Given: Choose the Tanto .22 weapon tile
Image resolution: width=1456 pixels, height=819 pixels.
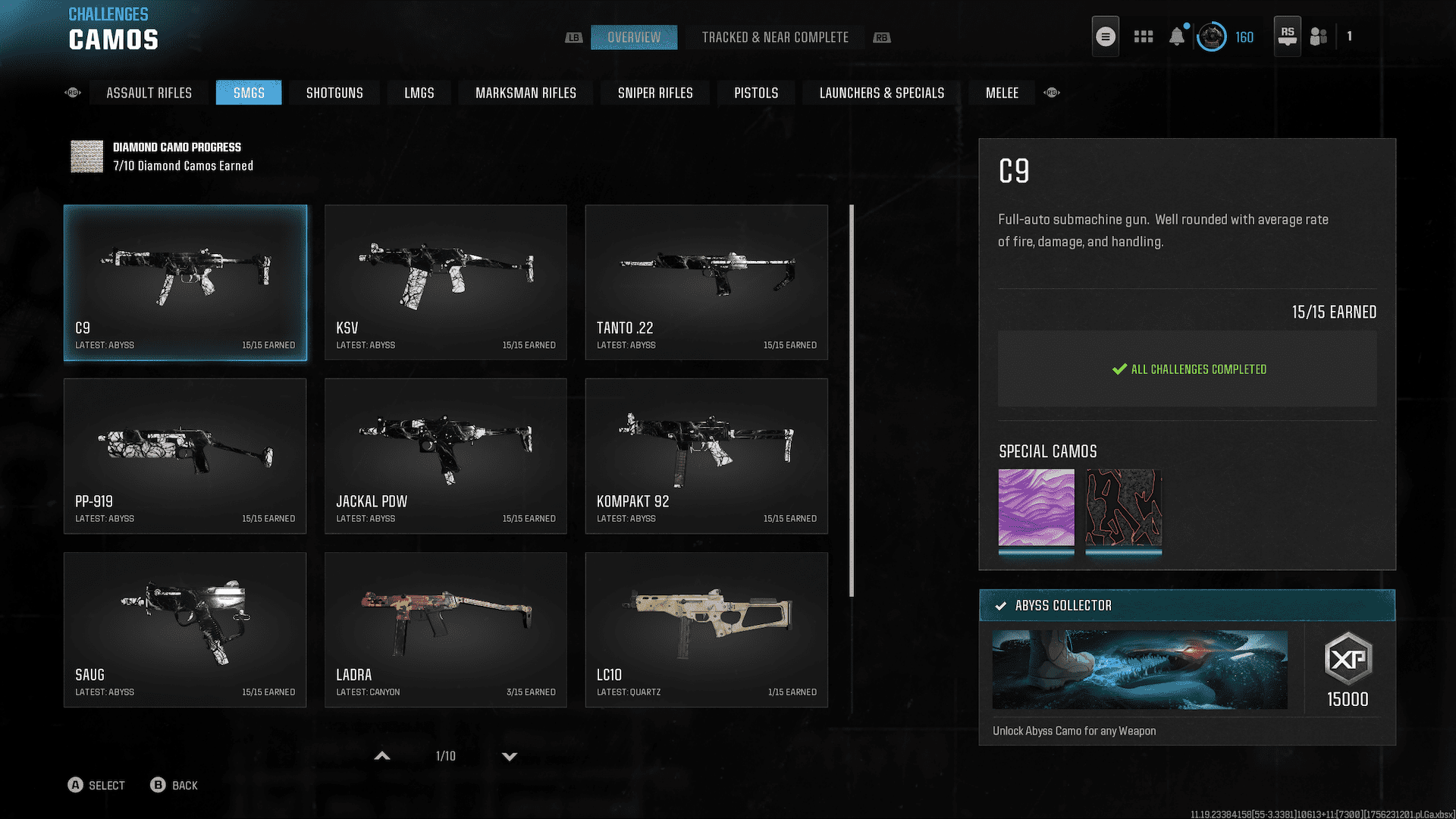Looking at the screenshot, I should tap(706, 282).
